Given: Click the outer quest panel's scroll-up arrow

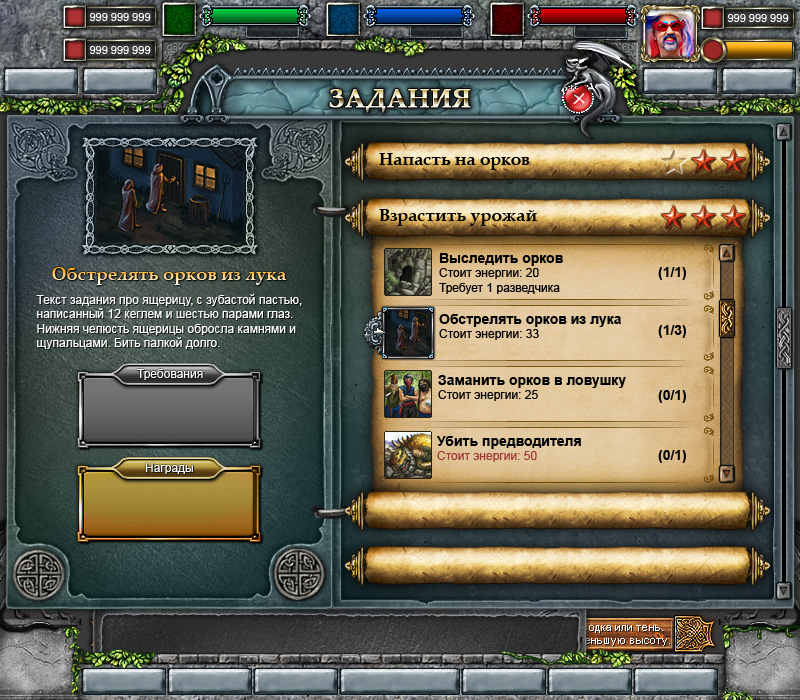Looking at the screenshot, I should [x=784, y=131].
